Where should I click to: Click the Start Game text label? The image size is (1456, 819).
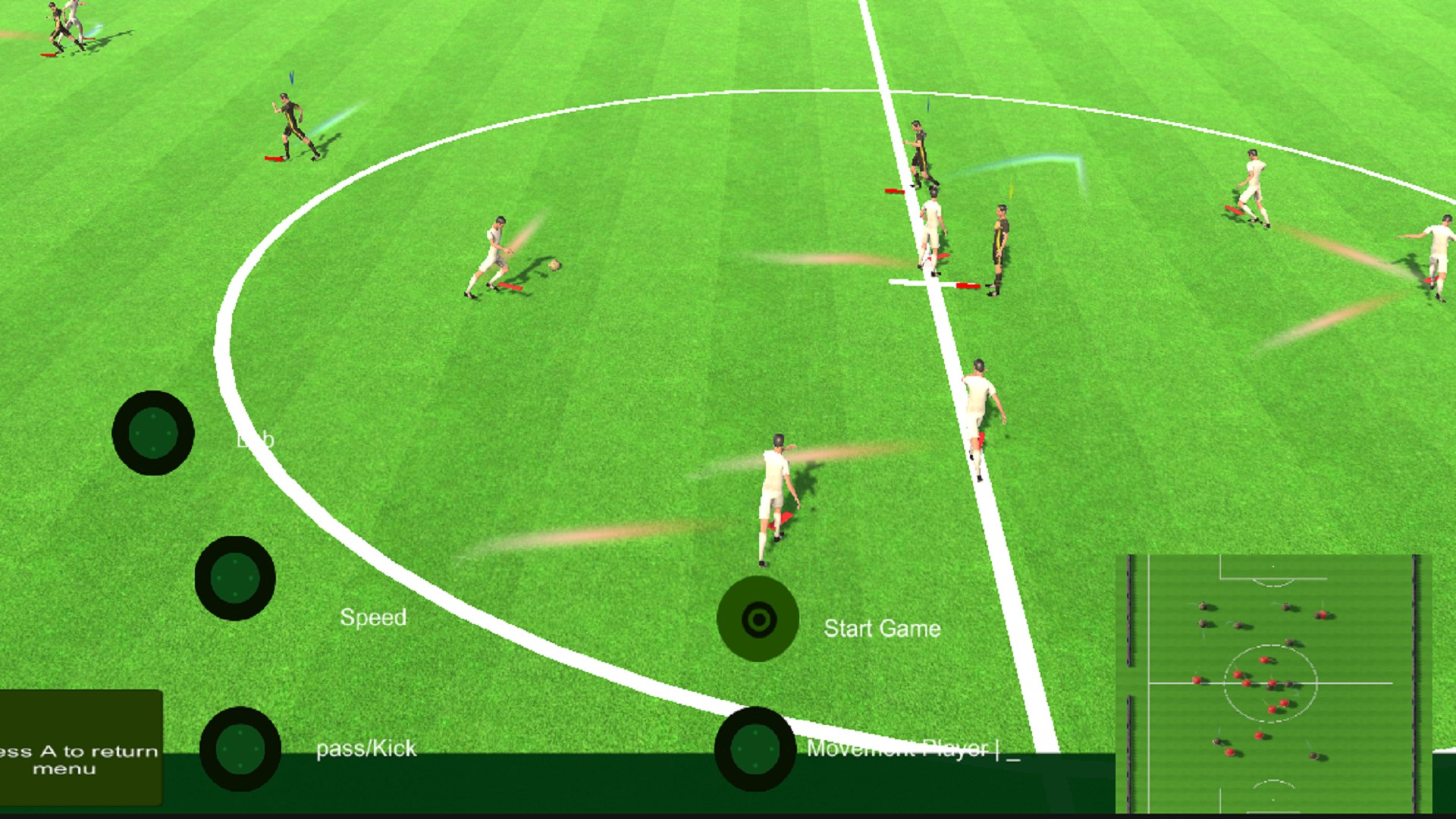[x=882, y=628]
